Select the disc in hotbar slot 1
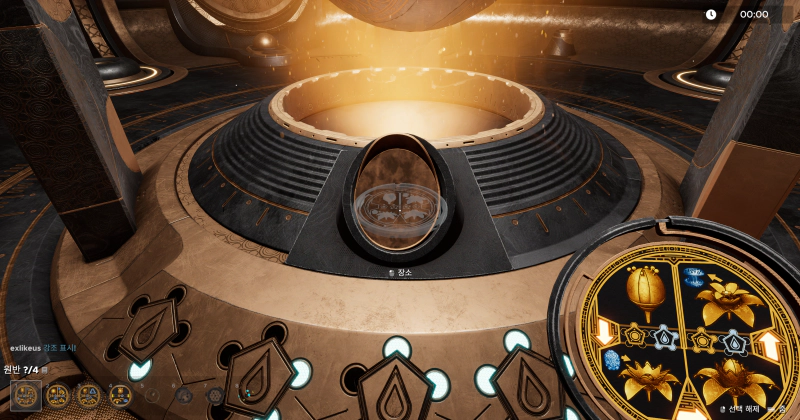This screenshot has height=420, width=800. point(26,395)
